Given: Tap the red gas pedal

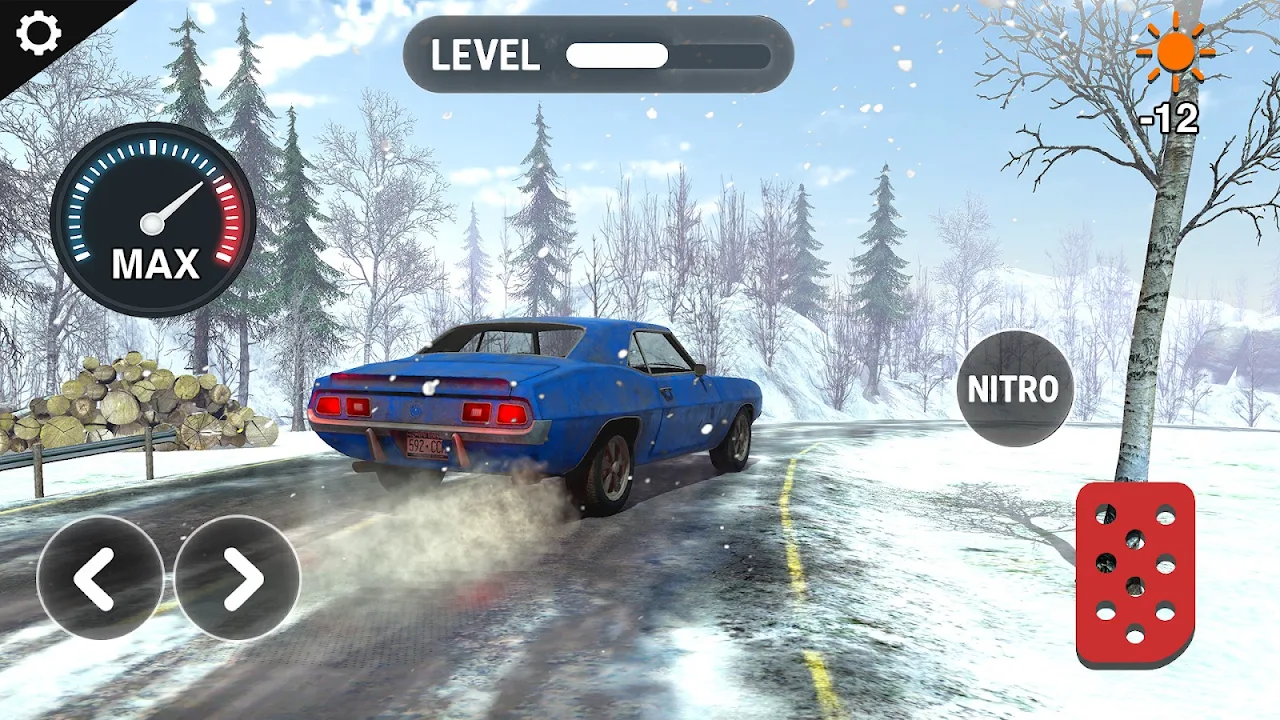Looking at the screenshot, I should tap(1135, 574).
